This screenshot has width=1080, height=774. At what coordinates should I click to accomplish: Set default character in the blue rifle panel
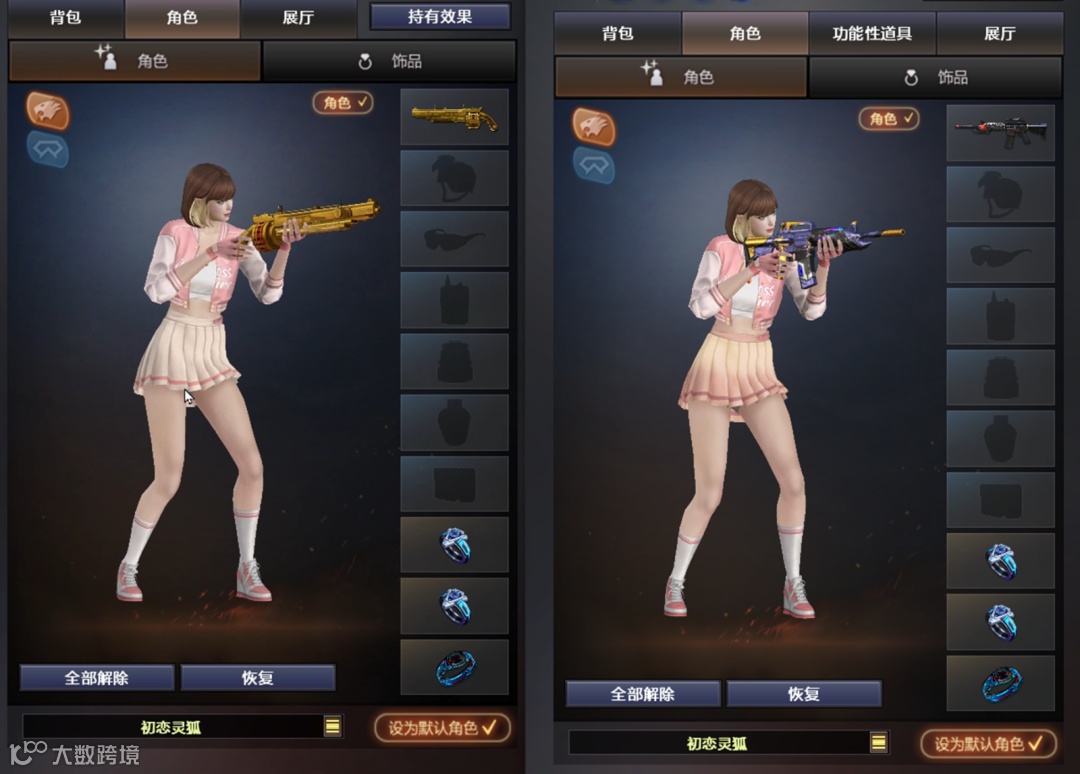[988, 744]
